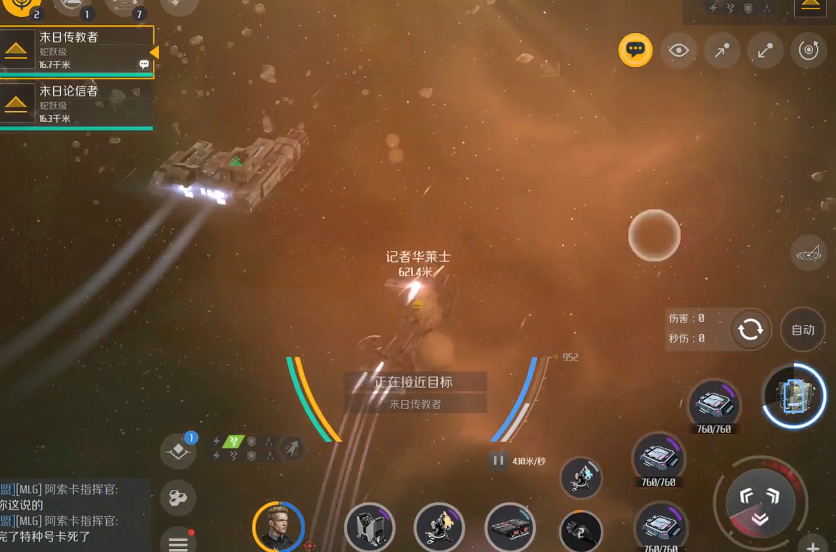The height and width of the screenshot is (552, 836).
Task: Open the ringed planet overview icon
Action: 807,254
